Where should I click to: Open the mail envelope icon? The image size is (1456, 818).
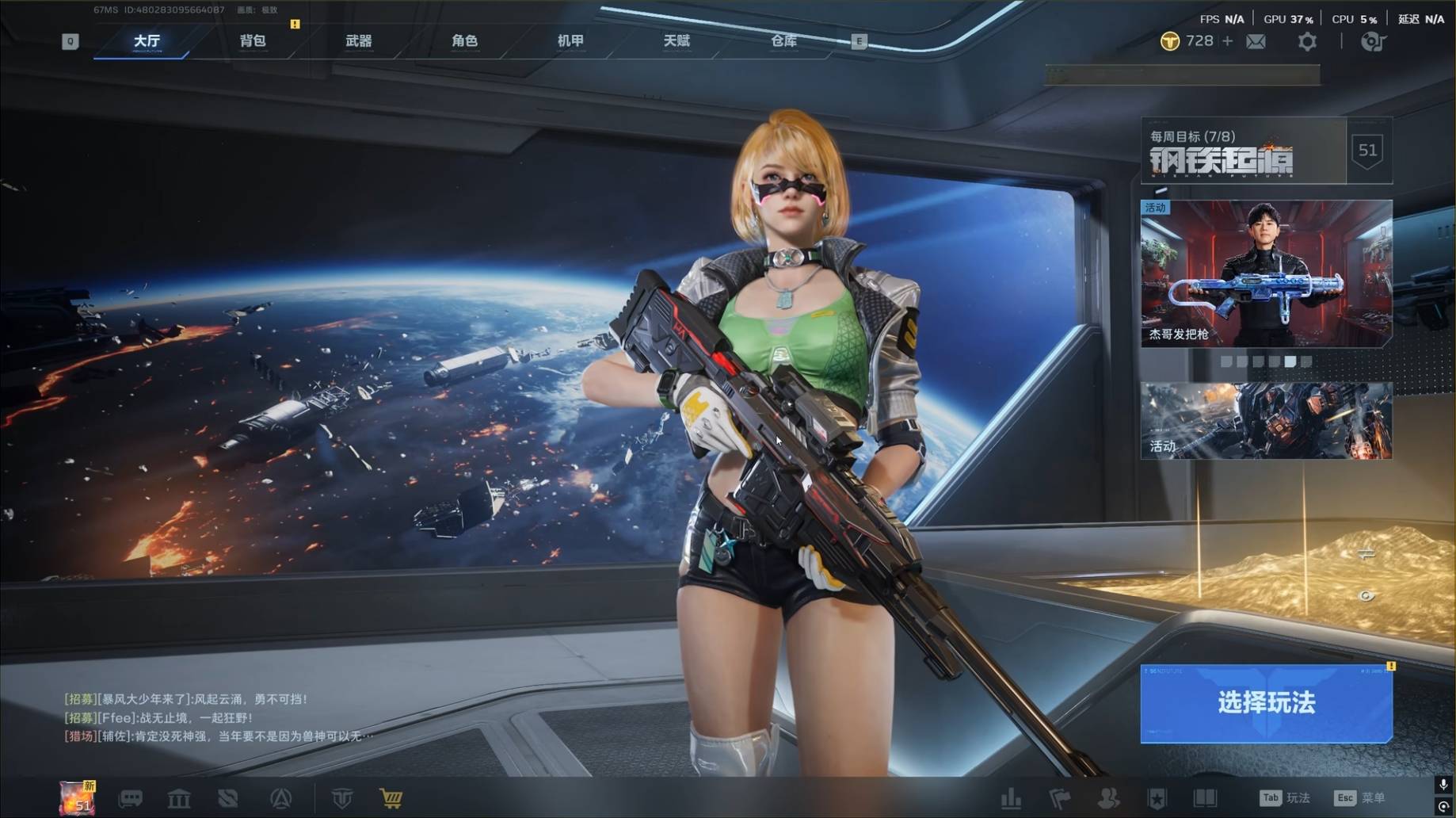(1256, 41)
